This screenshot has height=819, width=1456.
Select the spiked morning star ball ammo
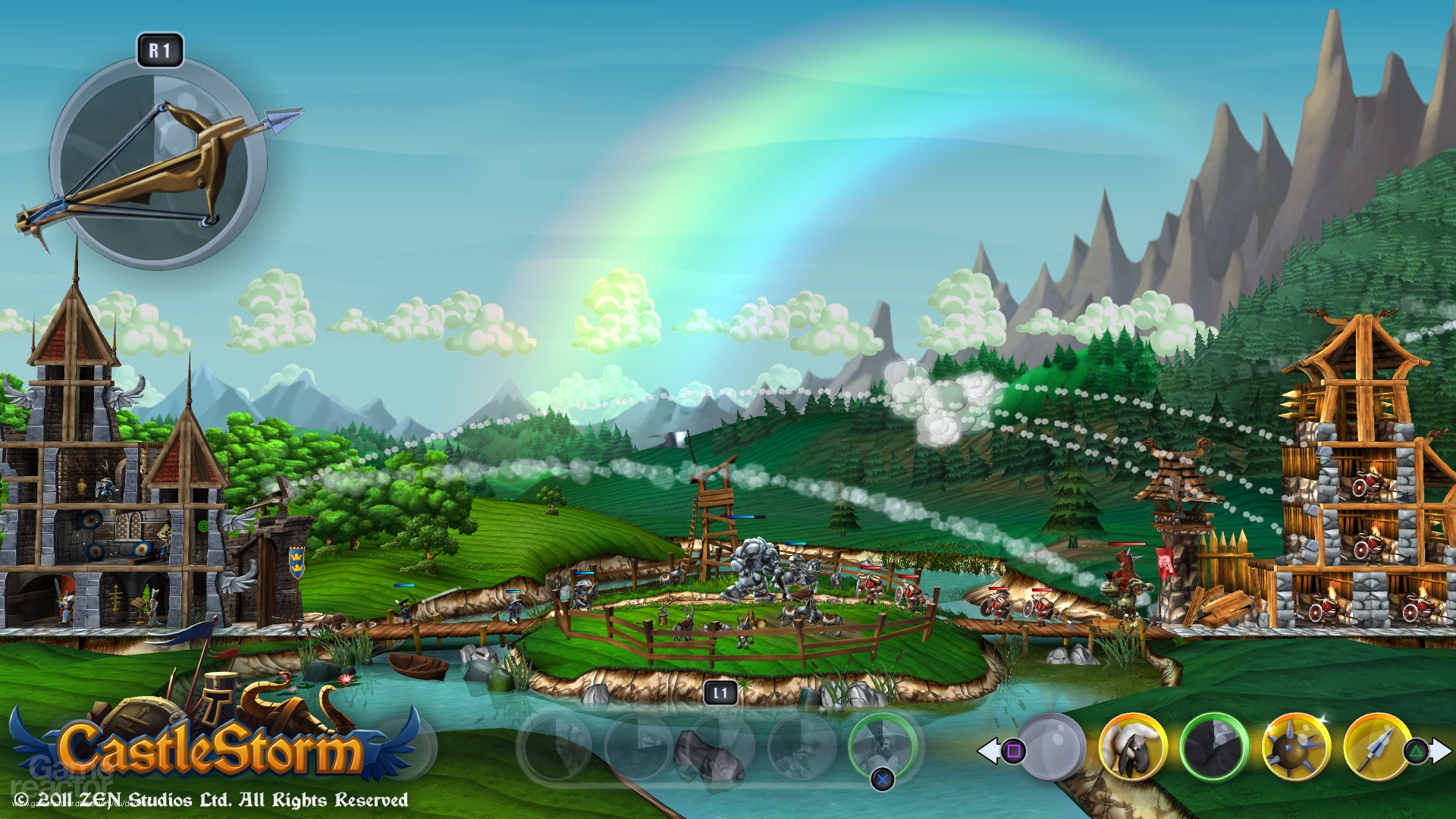pyautogui.click(x=1294, y=748)
